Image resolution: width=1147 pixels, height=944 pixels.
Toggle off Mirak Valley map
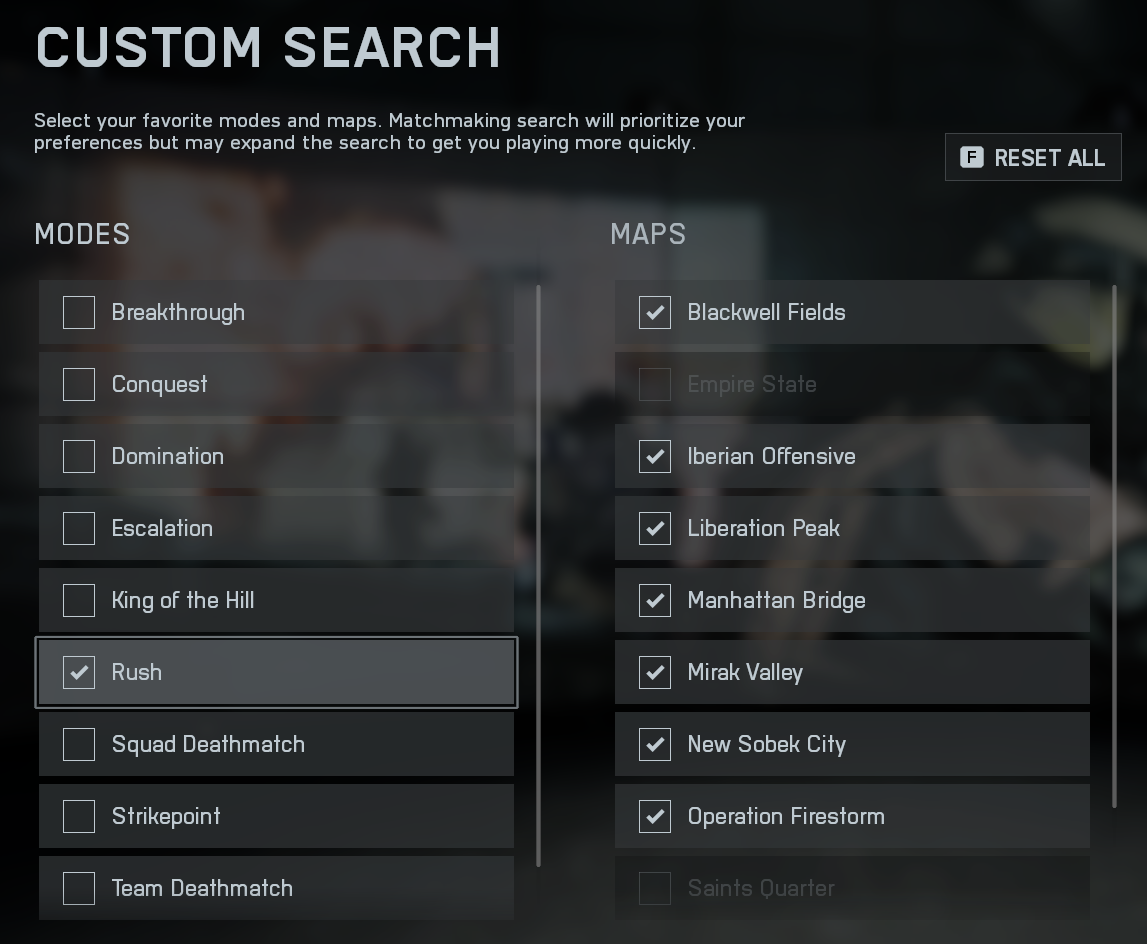tap(655, 672)
